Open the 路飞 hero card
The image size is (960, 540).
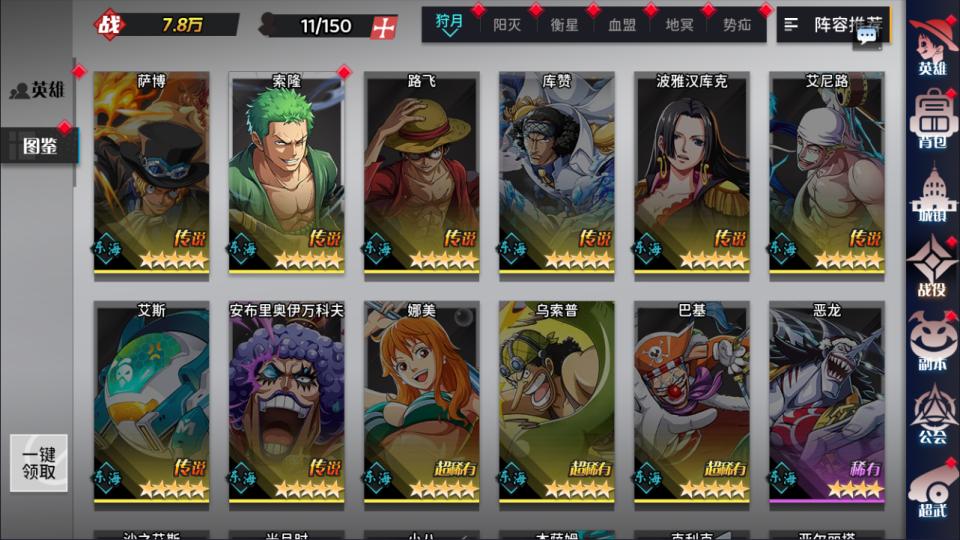point(421,172)
